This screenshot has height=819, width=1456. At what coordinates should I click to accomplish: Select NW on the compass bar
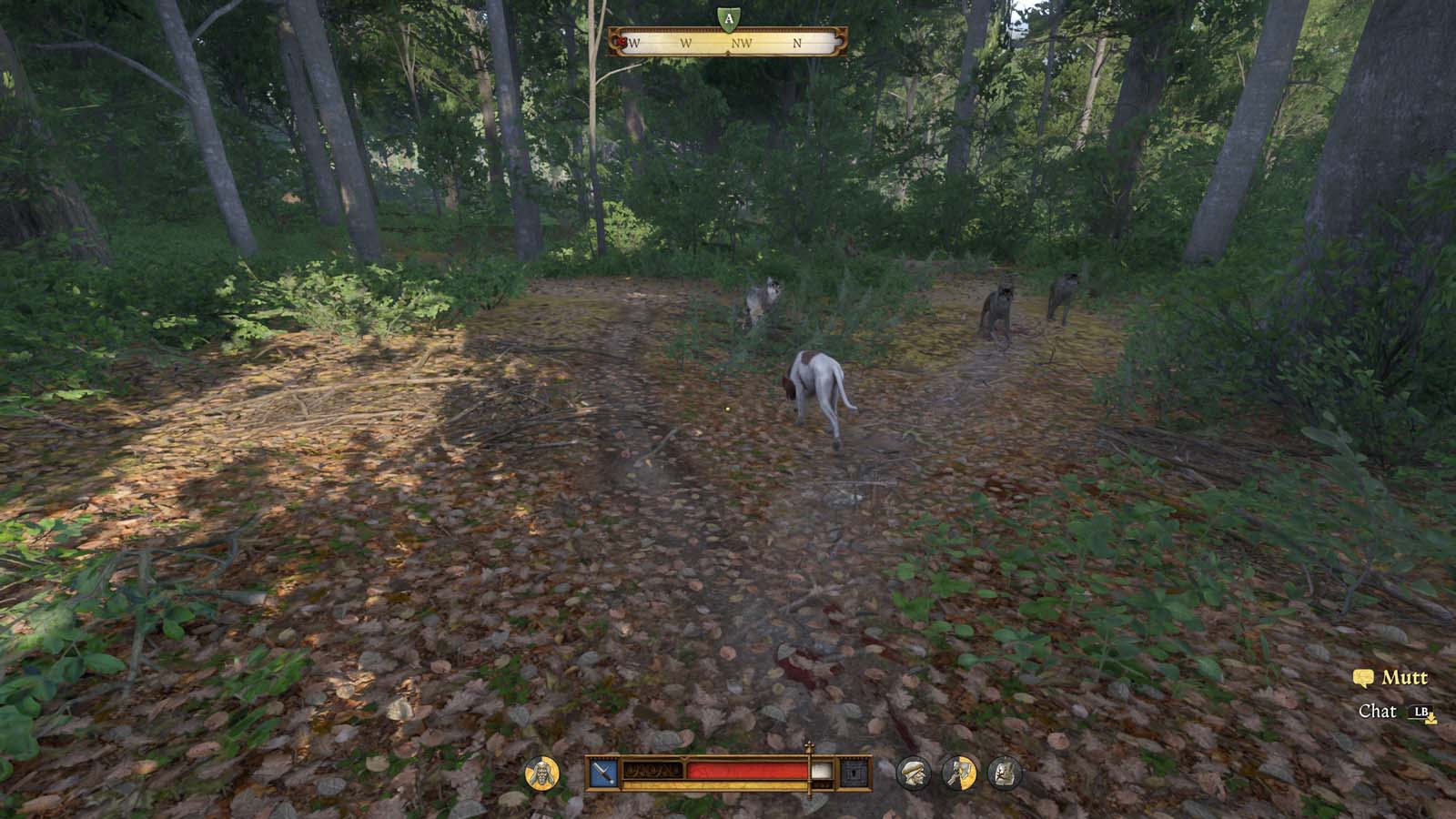click(x=743, y=43)
